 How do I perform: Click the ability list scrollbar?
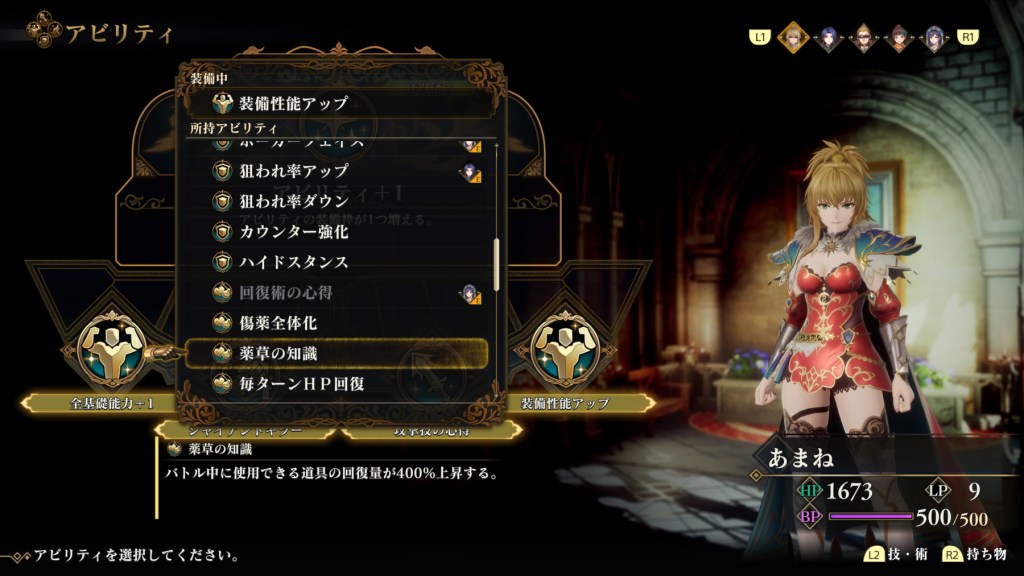pyautogui.click(x=497, y=264)
